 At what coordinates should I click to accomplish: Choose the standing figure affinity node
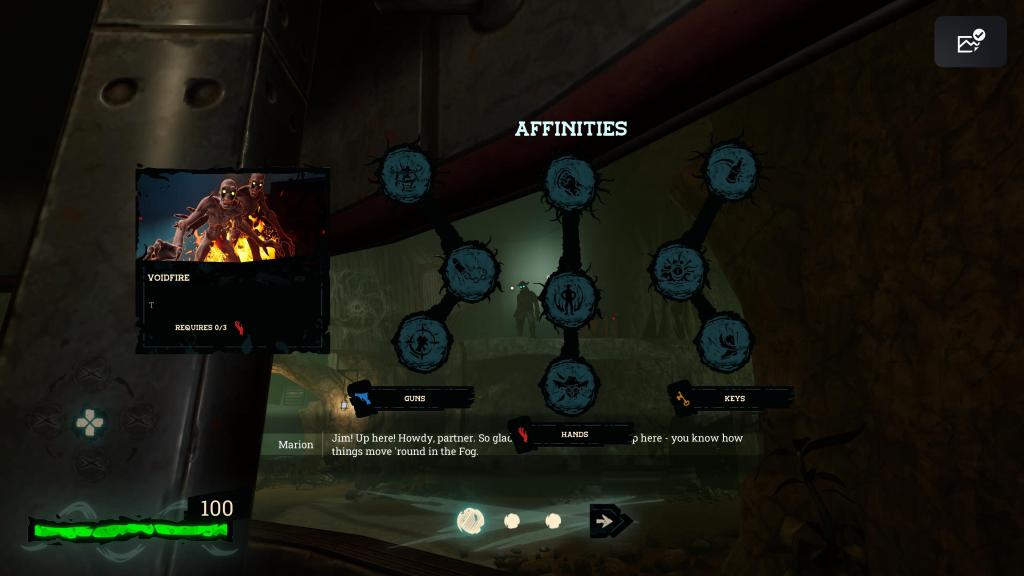(570, 298)
